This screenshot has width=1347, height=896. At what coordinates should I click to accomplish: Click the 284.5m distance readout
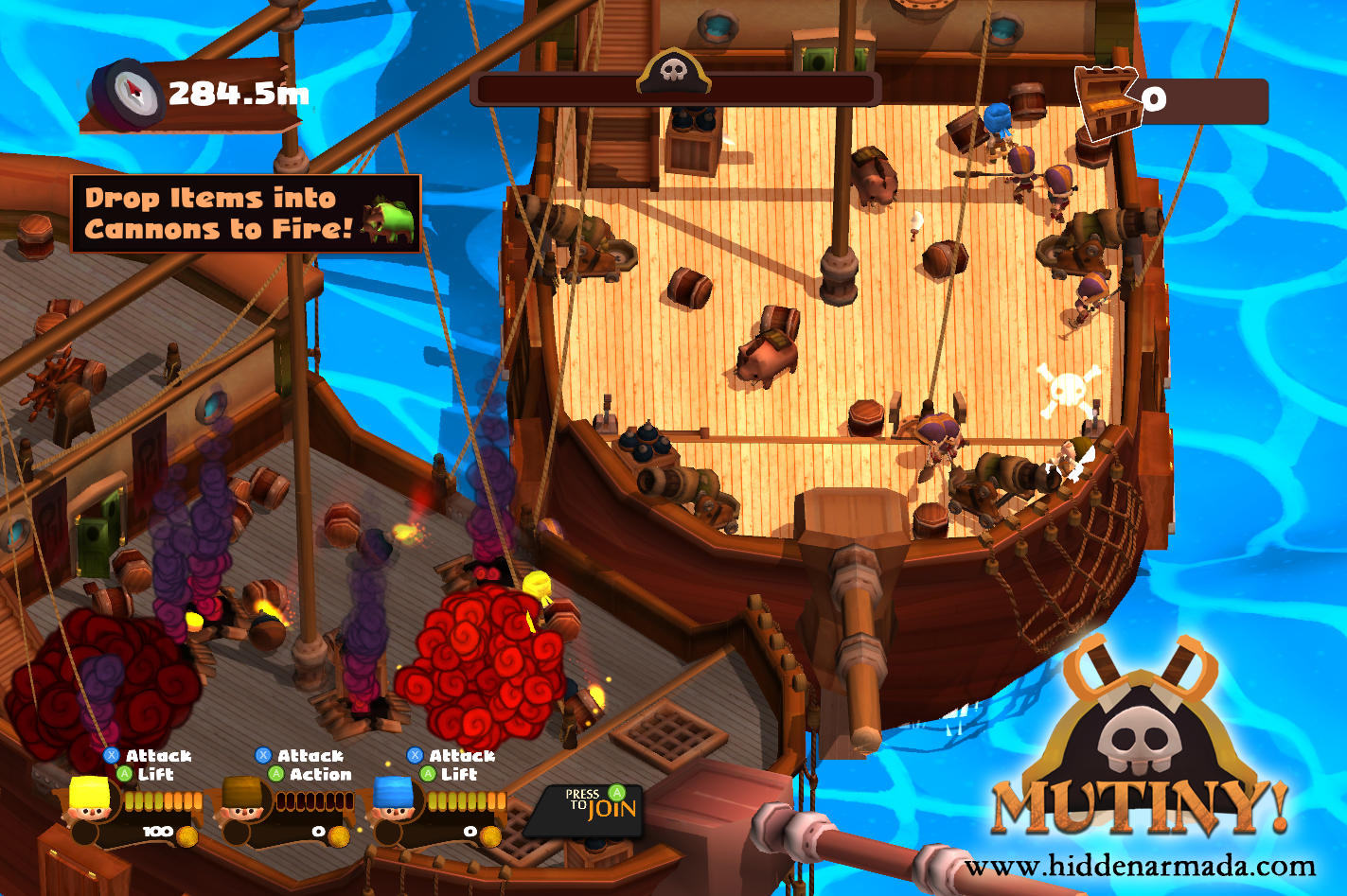(235, 90)
